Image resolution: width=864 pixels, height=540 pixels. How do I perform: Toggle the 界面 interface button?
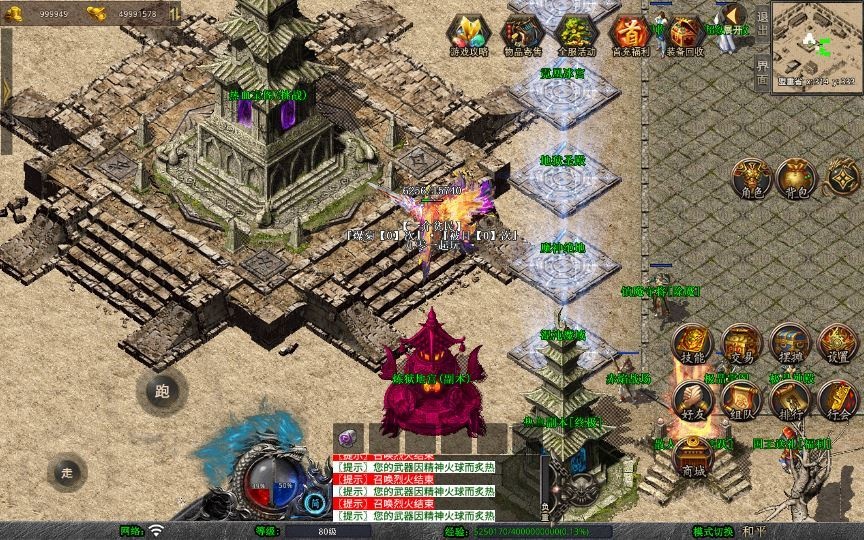[x=762, y=72]
